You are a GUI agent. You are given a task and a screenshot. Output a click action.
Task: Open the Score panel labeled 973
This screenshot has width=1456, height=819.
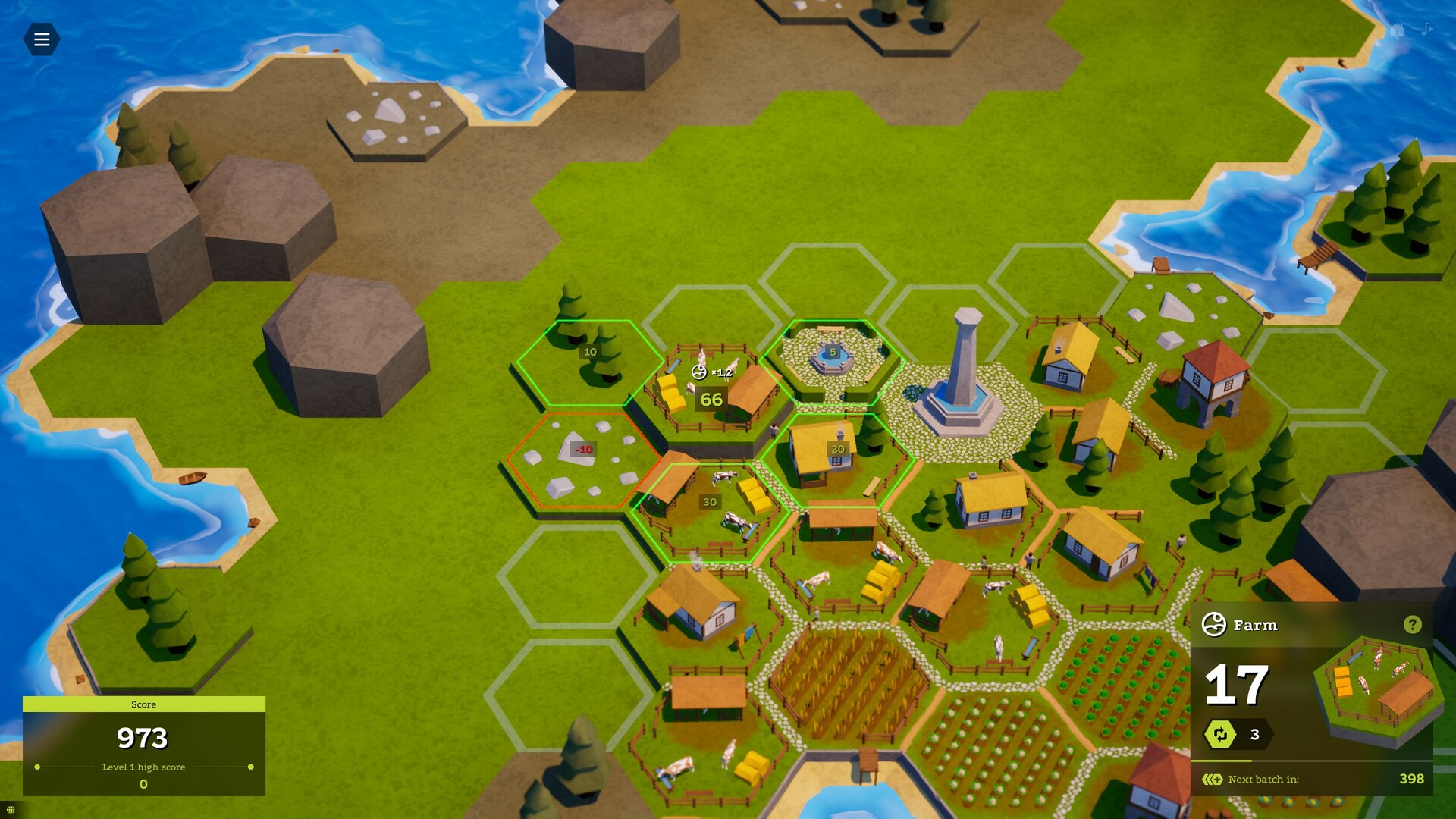[x=143, y=737]
